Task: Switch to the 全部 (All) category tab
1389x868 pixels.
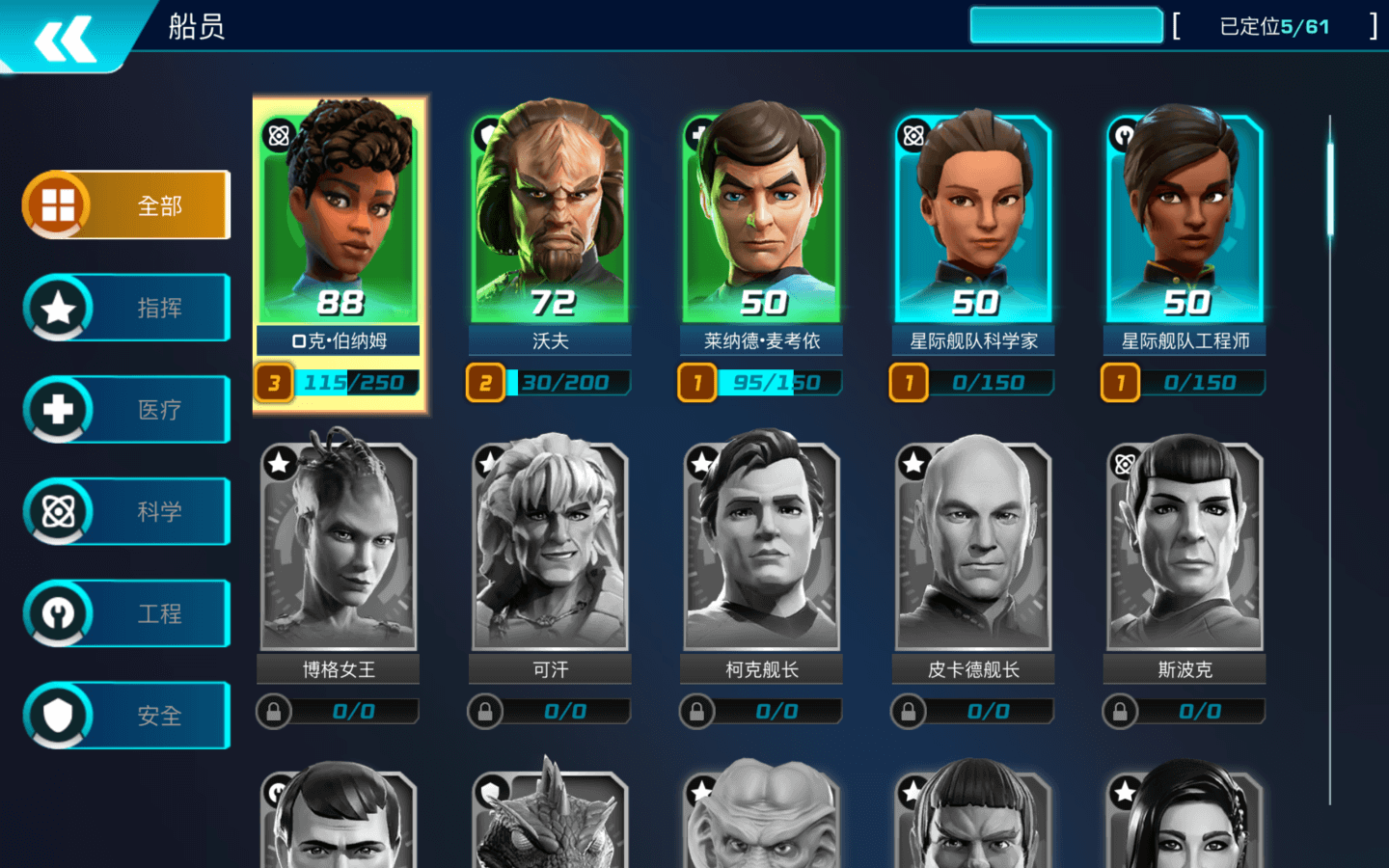Action: pos(127,205)
